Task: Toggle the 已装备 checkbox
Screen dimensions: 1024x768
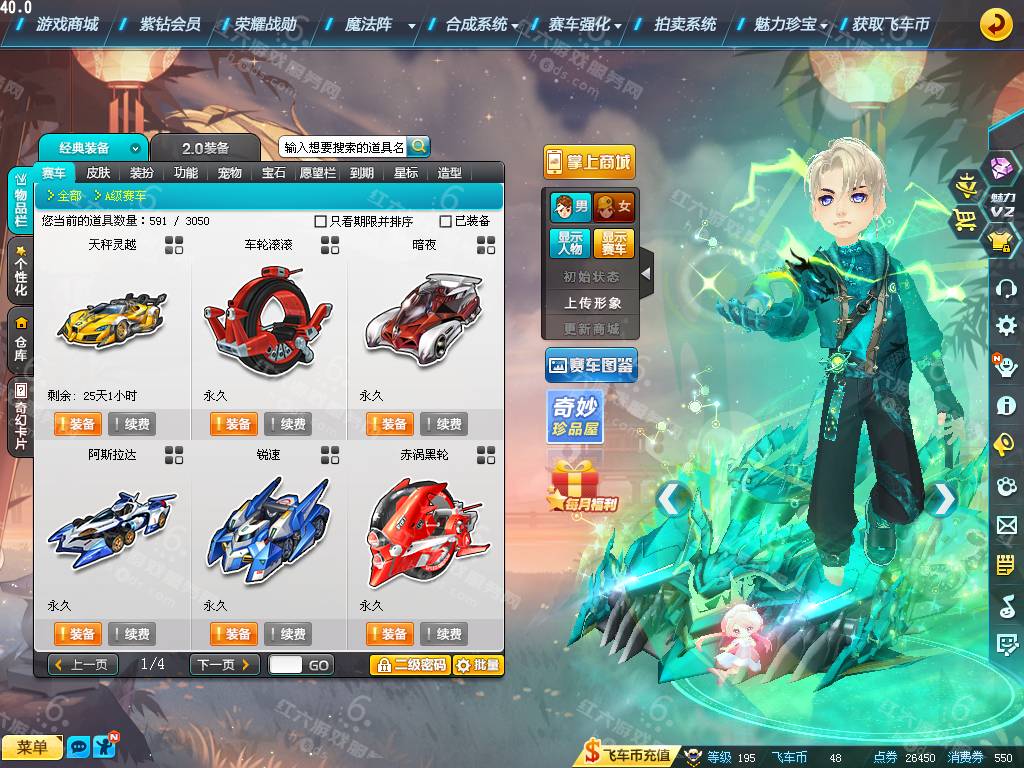Action: coord(446,221)
